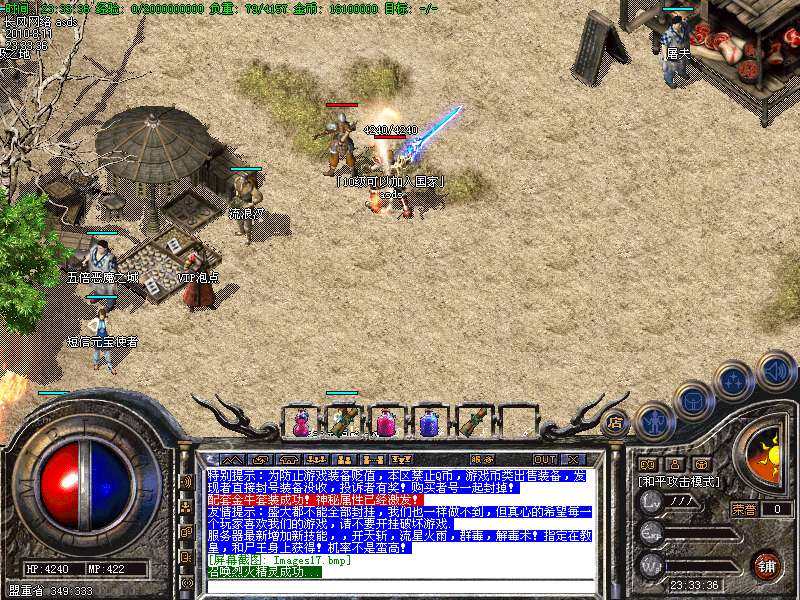Viewport: 800px width, 600px height.
Task: Click the OUT button above the chat
Action: pos(545,459)
